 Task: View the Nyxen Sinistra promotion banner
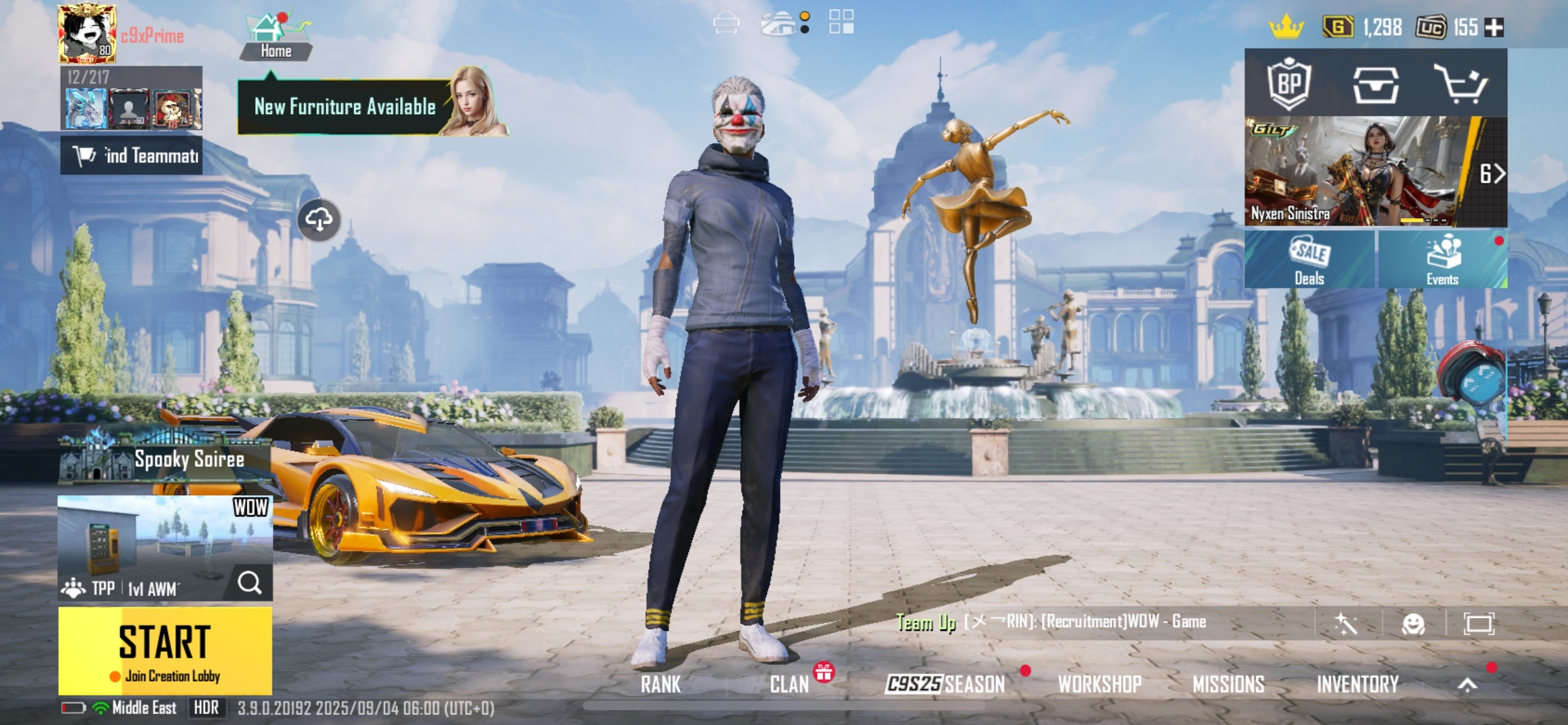tap(1362, 172)
